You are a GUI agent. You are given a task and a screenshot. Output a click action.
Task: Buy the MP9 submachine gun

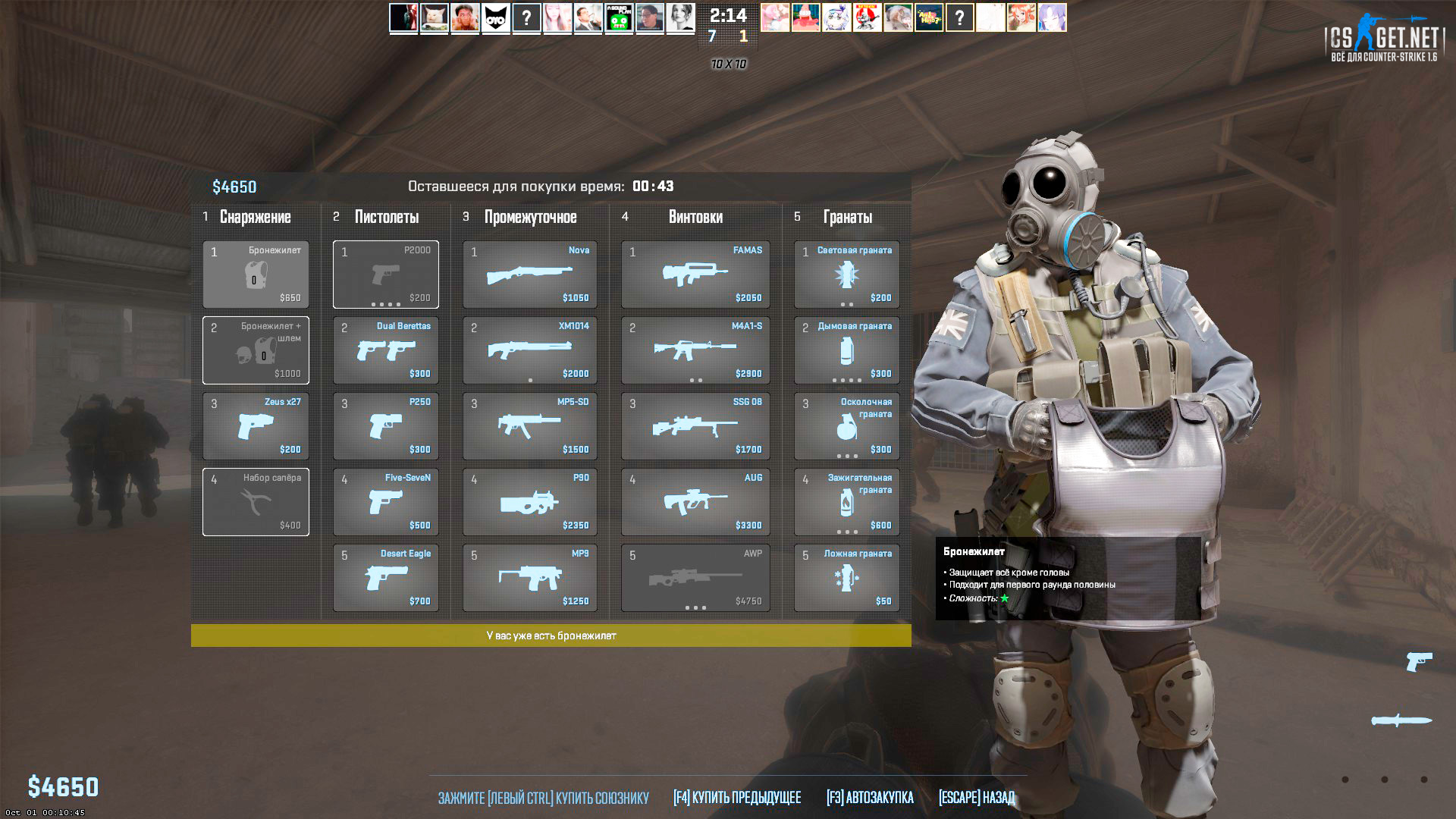click(x=530, y=578)
